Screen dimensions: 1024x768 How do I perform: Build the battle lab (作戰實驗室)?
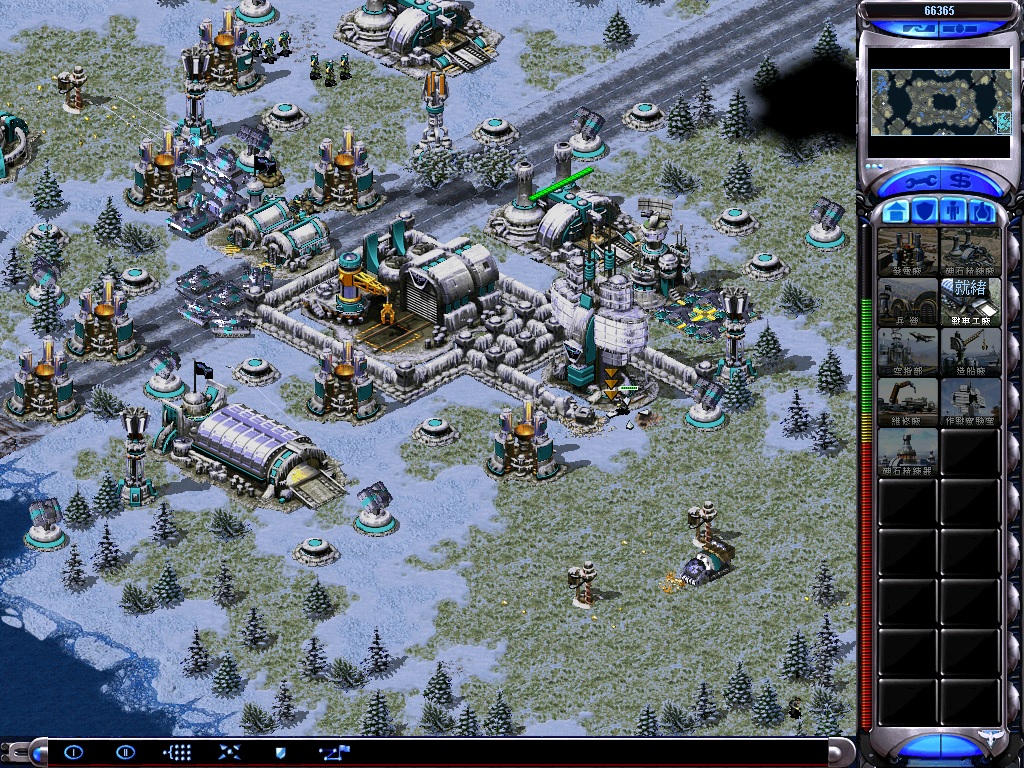970,401
